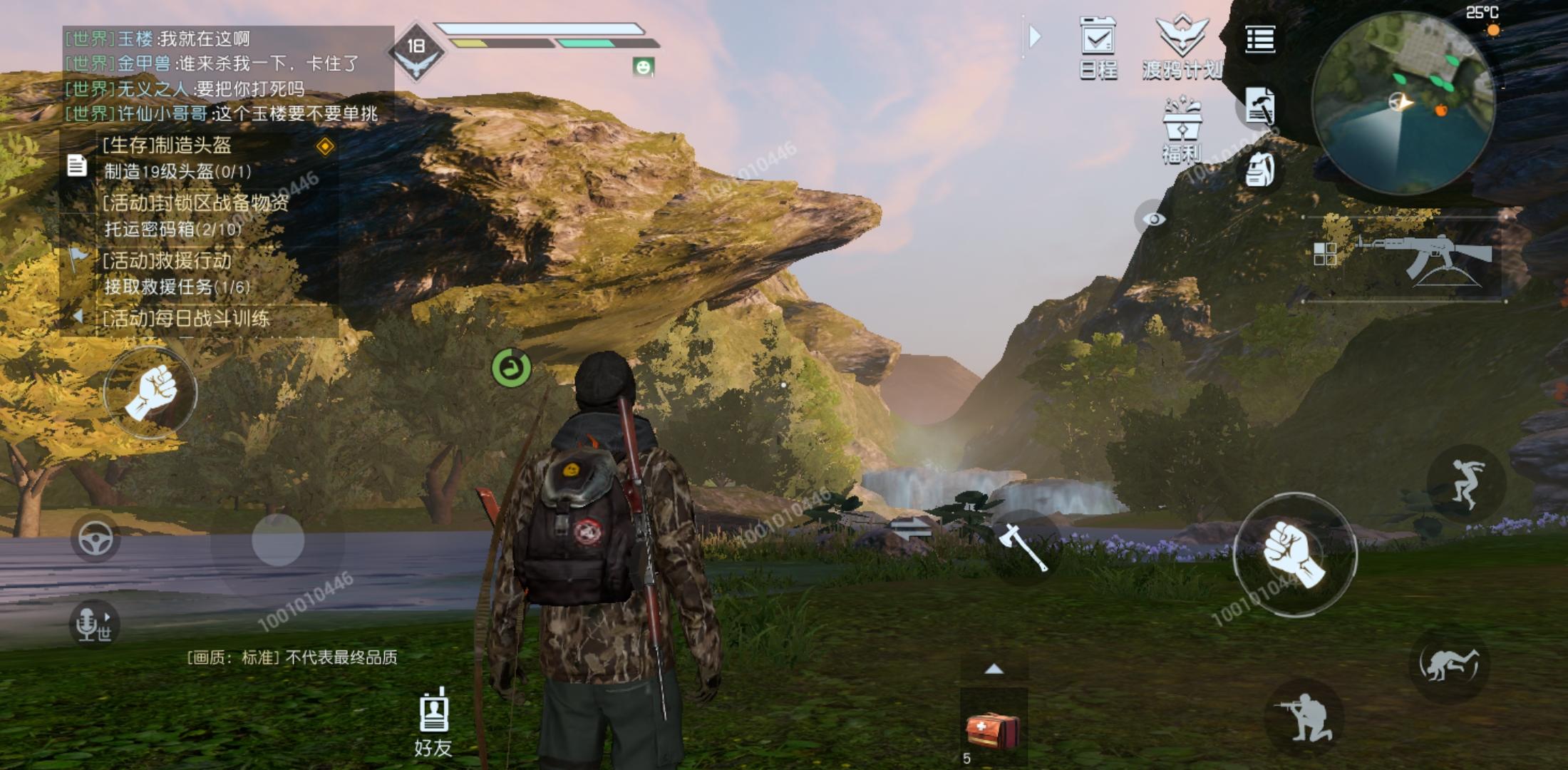This screenshot has height=770, width=1568.
Task: Tap the large right fist attack button
Action: (1294, 555)
